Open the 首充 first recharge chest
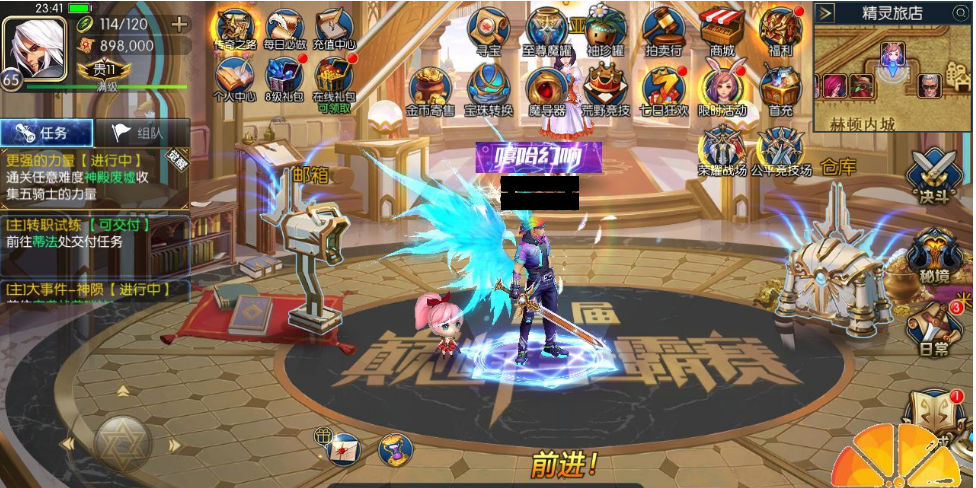Viewport: 976px width, 488px height. coord(780,89)
